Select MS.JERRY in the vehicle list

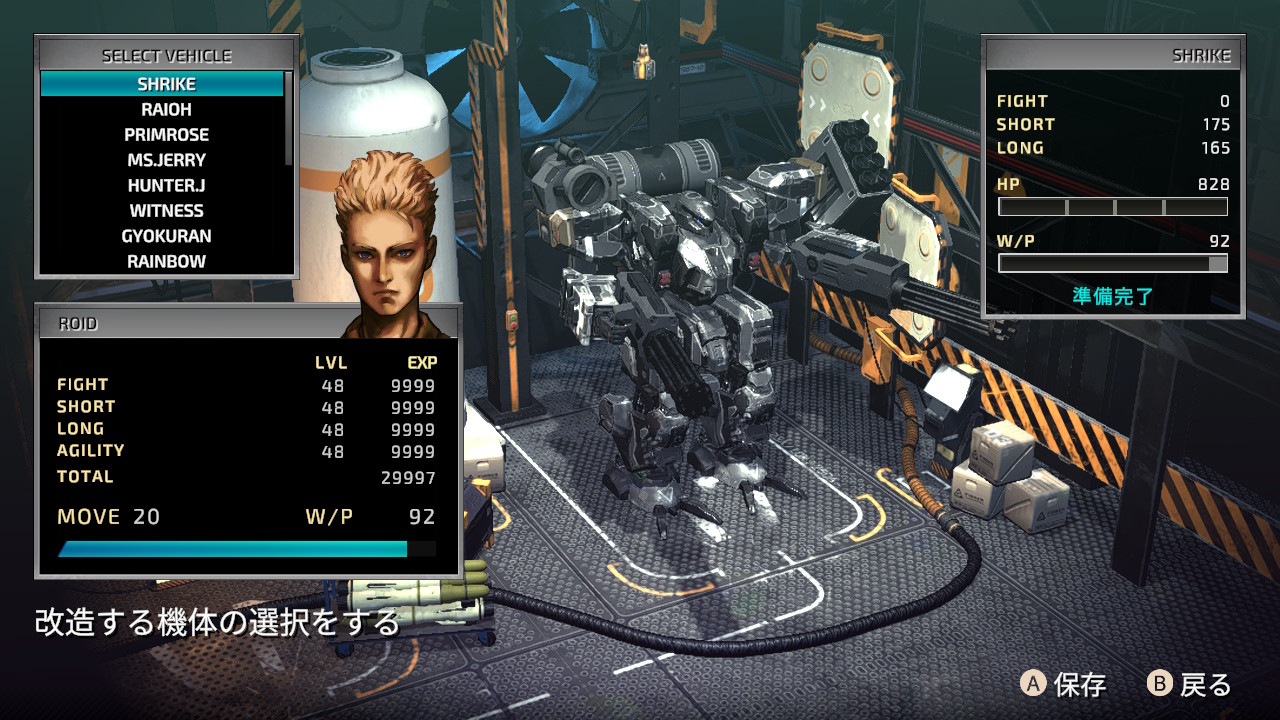coord(166,160)
